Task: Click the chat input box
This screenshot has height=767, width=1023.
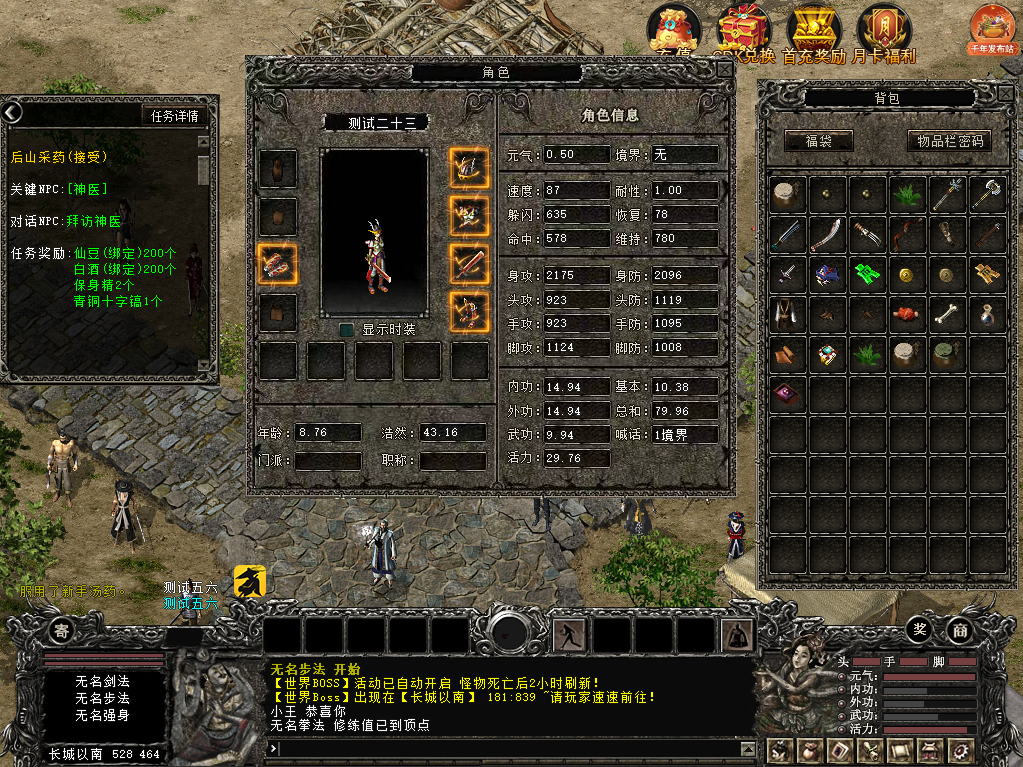Action: (510, 748)
